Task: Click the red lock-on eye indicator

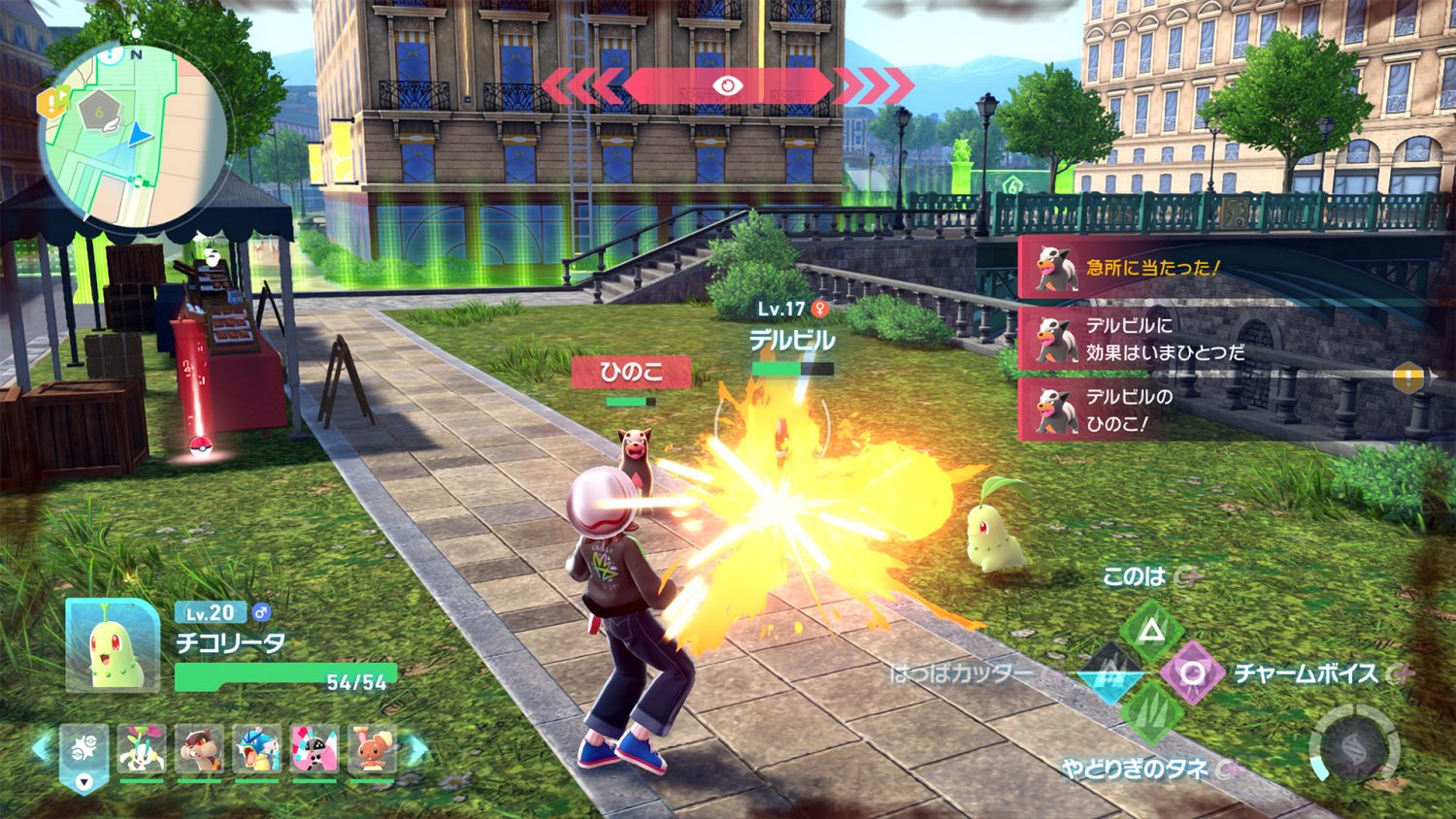Action: coord(727,86)
